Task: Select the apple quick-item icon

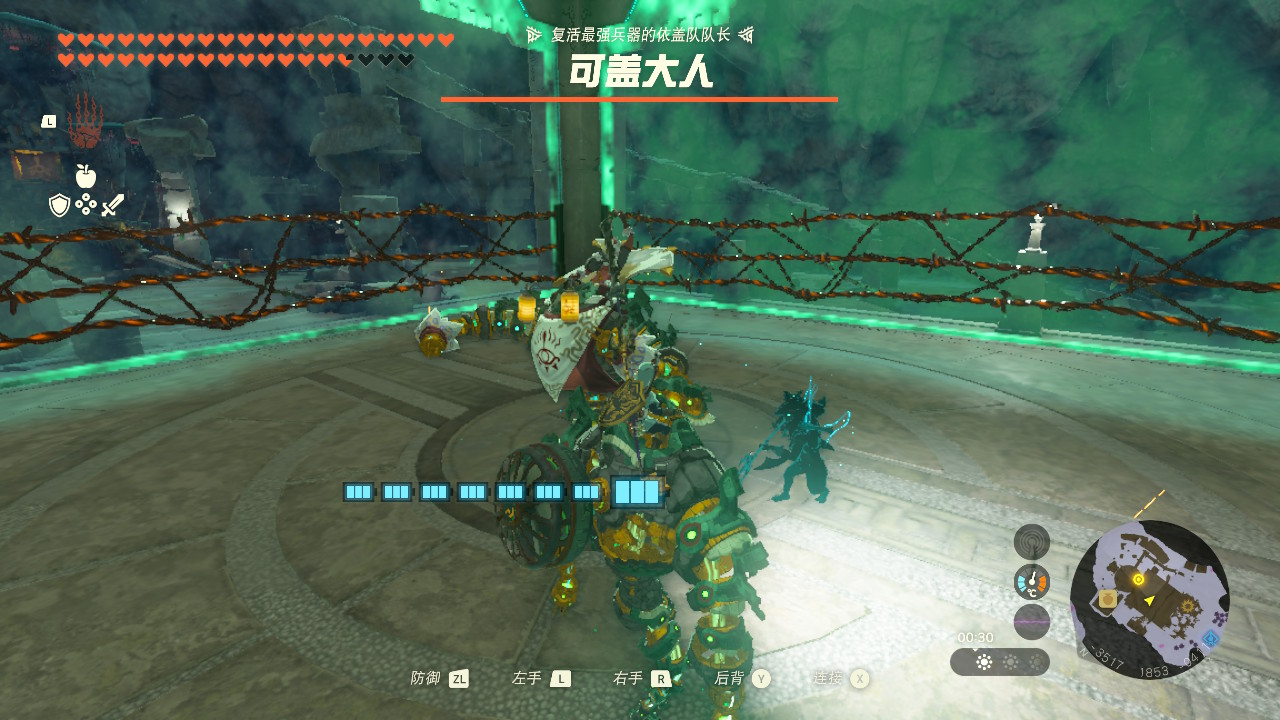Action: click(86, 177)
